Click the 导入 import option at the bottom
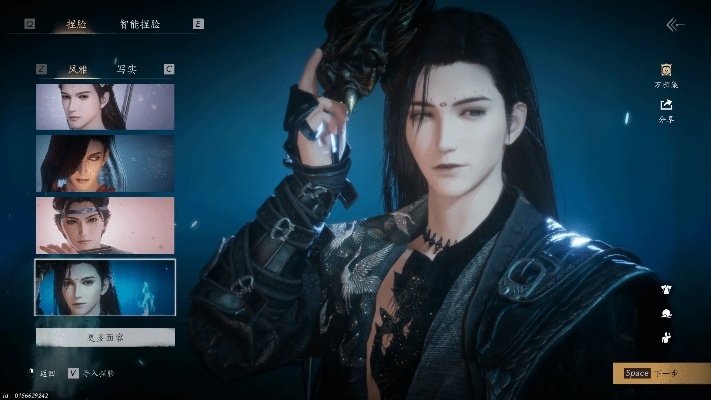 pos(93,373)
